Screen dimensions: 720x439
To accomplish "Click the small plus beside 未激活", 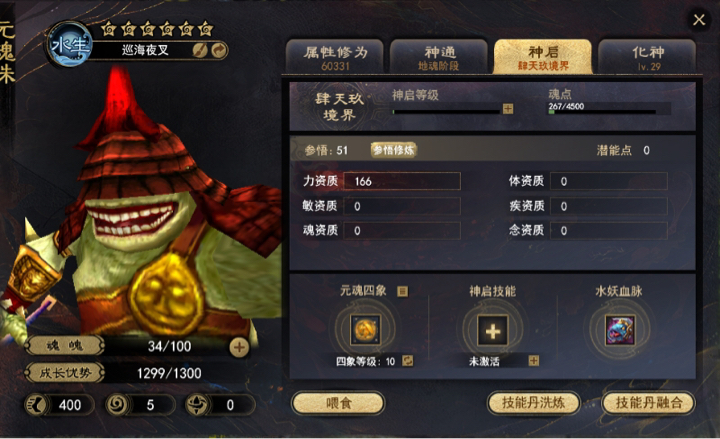I will [x=533, y=361].
